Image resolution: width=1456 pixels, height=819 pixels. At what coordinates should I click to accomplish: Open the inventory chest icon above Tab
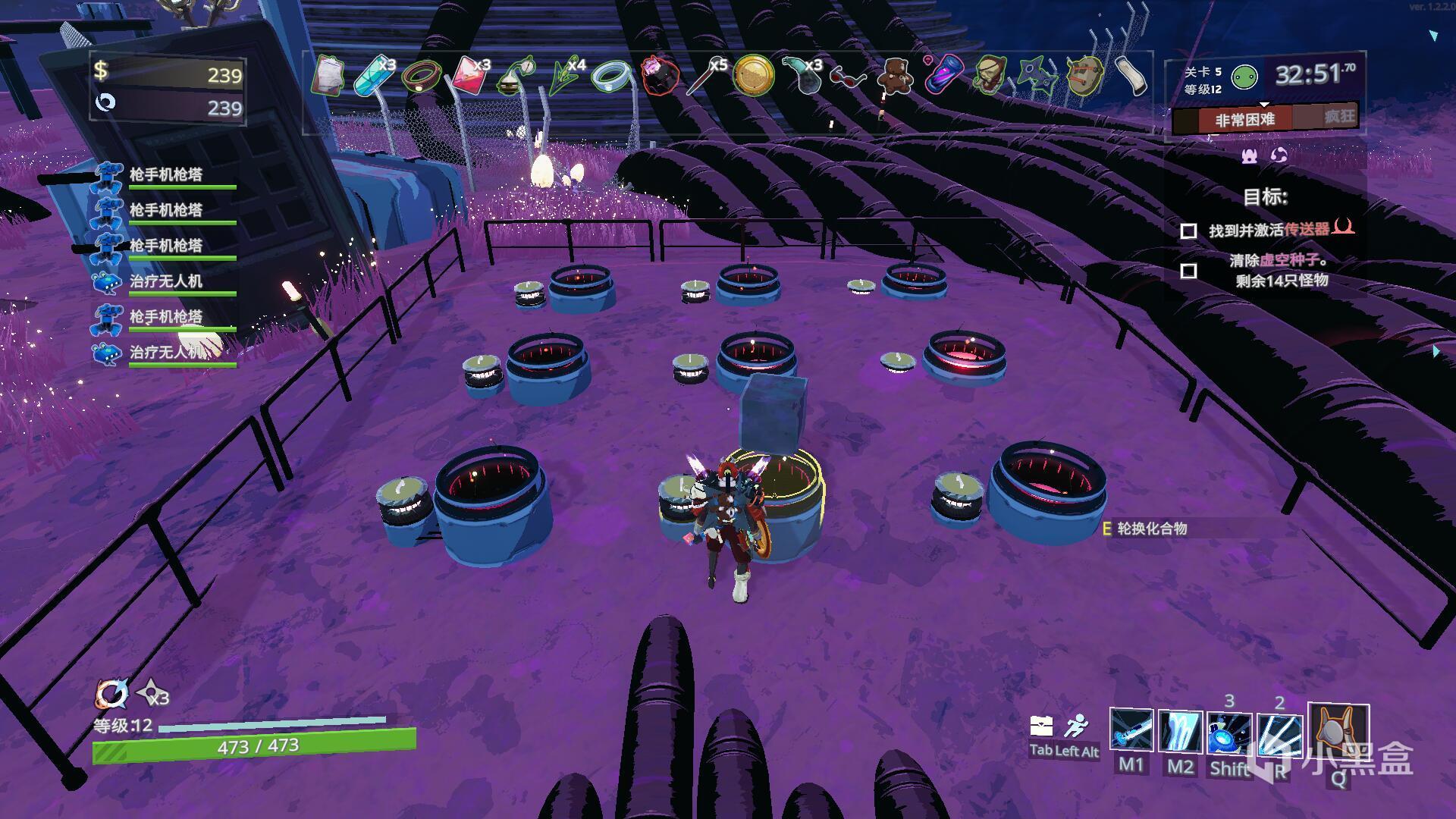click(x=1041, y=726)
